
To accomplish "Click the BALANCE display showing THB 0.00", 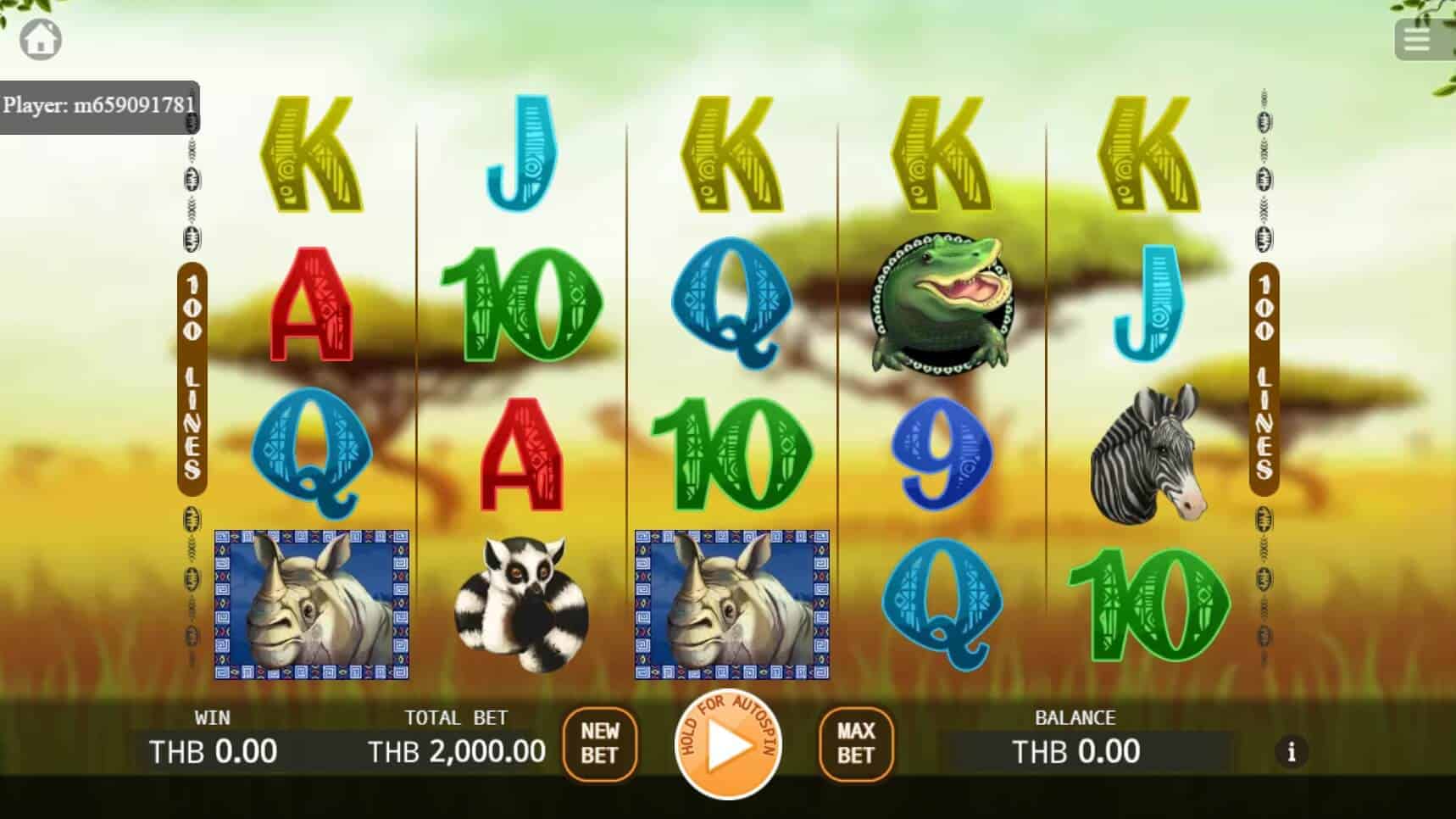I will (1076, 751).
